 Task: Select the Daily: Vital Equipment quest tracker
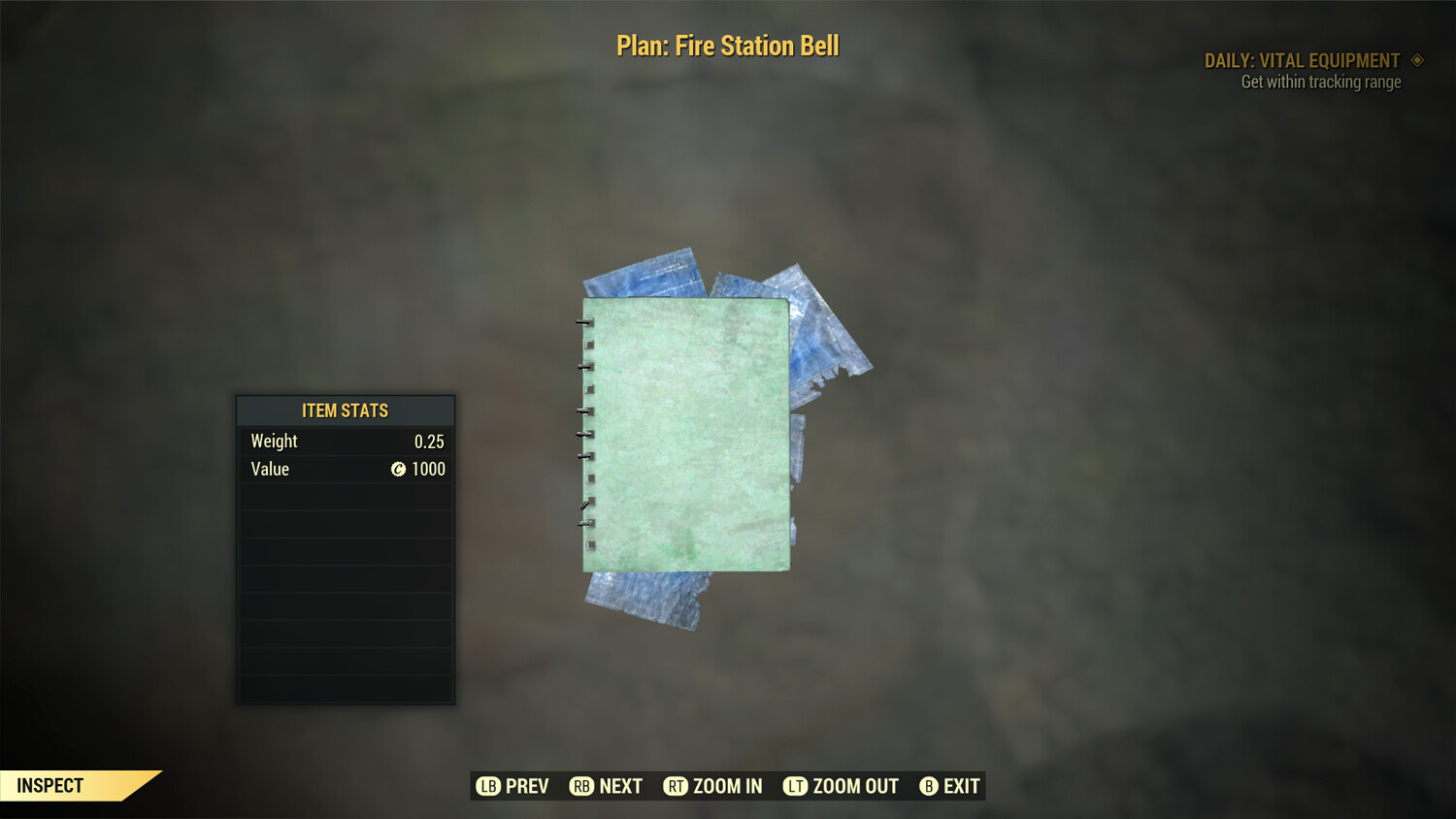pyautogui.click(x=1302, y=61)
